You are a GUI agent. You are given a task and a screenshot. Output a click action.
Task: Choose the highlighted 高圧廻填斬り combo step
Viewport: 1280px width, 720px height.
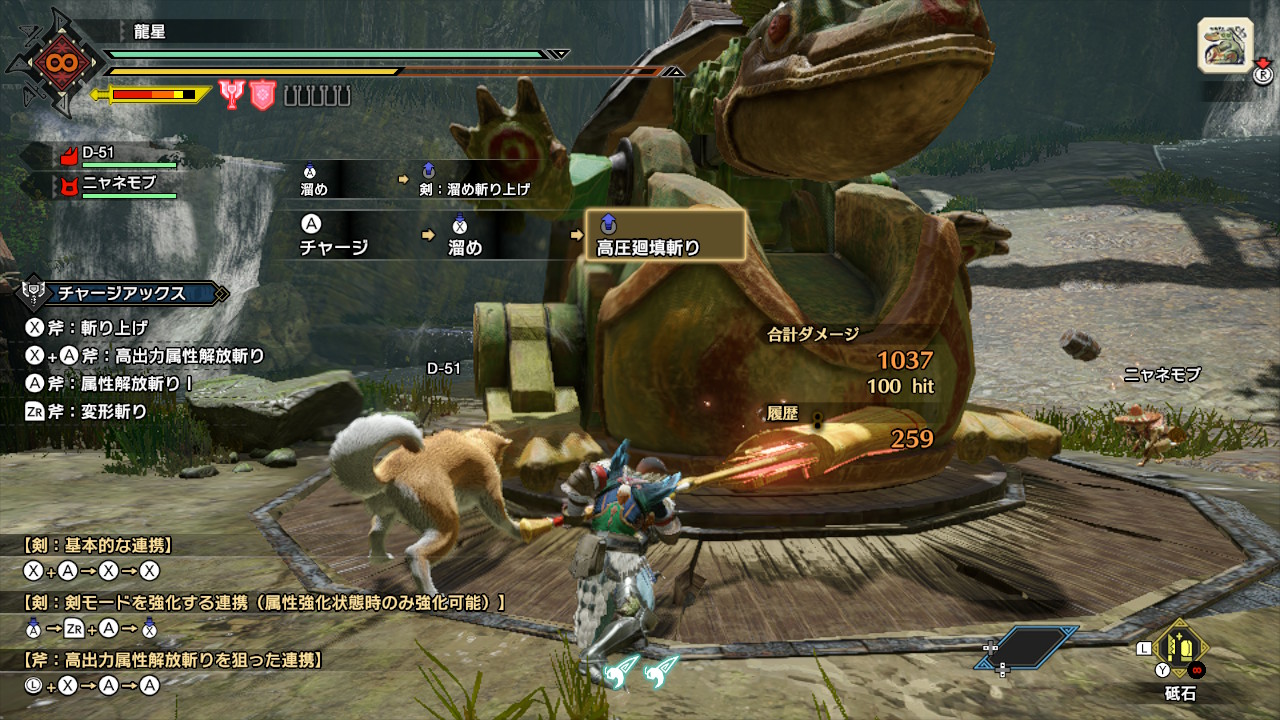coord(664,236)
